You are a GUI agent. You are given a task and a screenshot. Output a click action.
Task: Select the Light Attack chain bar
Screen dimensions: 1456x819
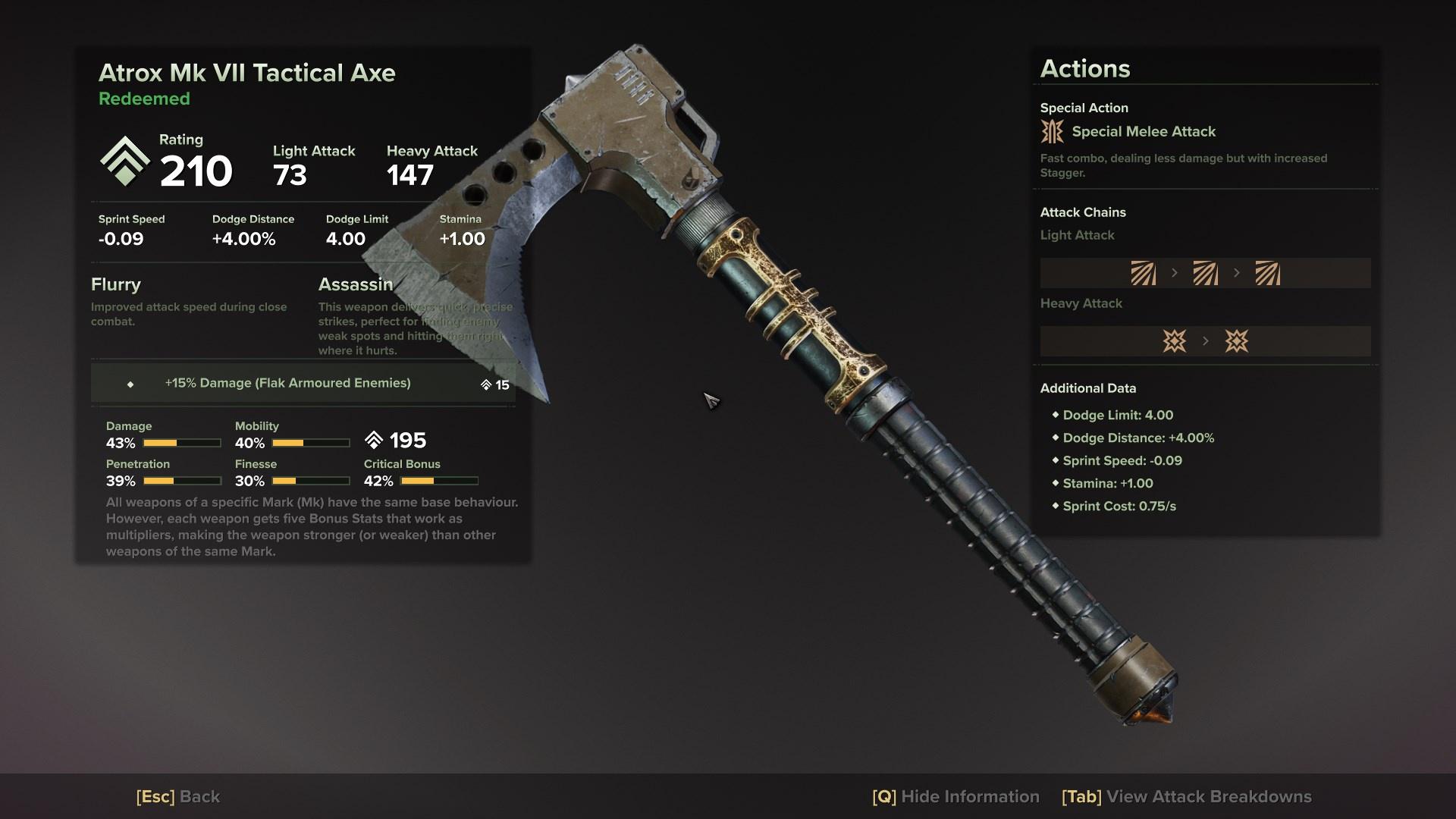[x=1205, y=273]
